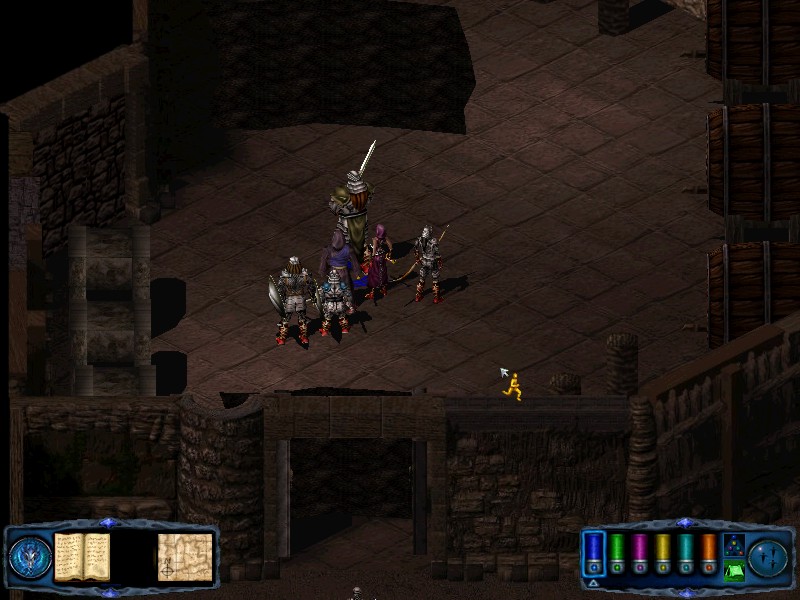Screen dimensions: 800x600
Task: Click the round button with three figures
Action: (770, 557)
